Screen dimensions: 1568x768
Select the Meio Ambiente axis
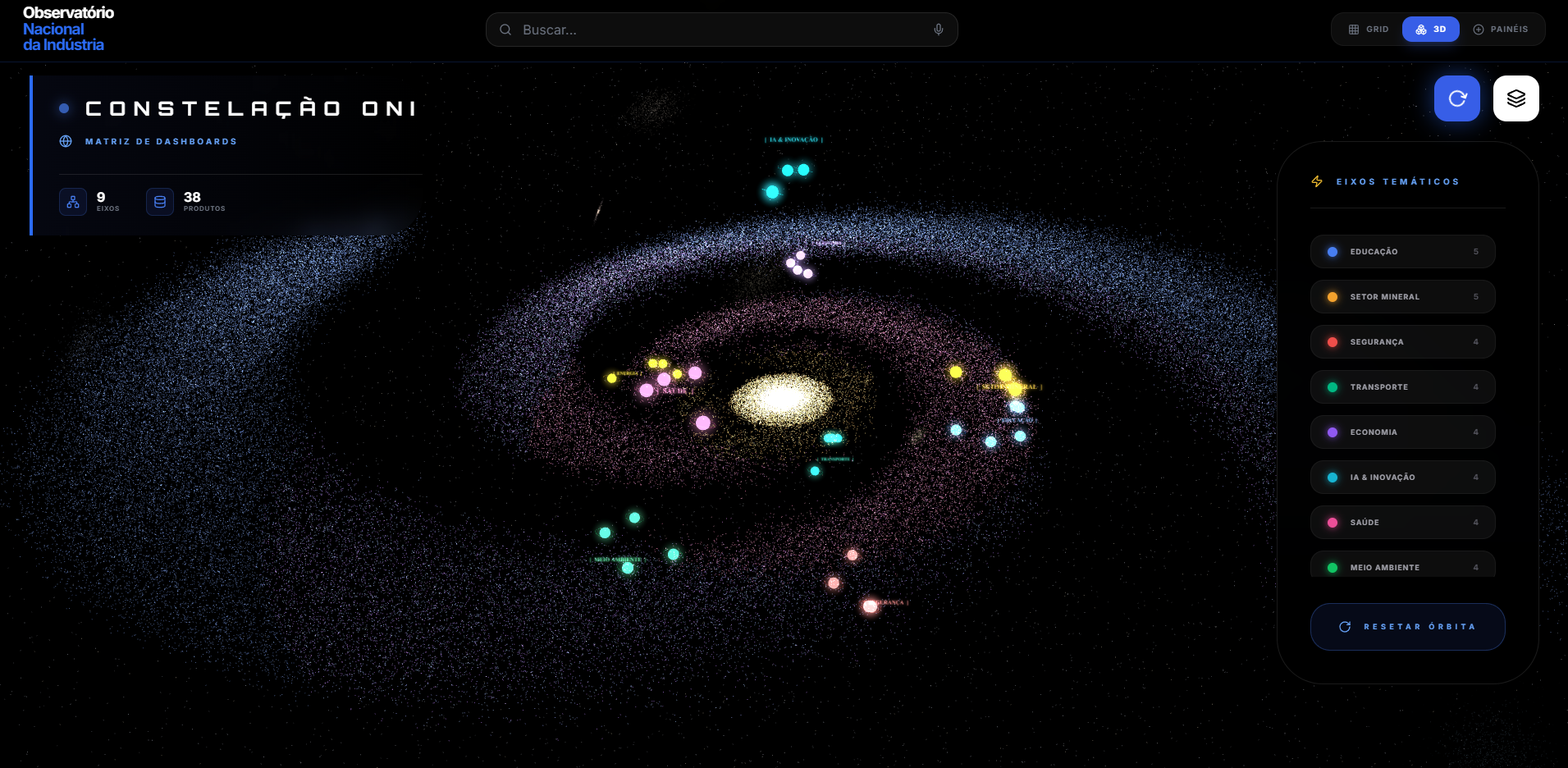click(x=1402, y=566)
